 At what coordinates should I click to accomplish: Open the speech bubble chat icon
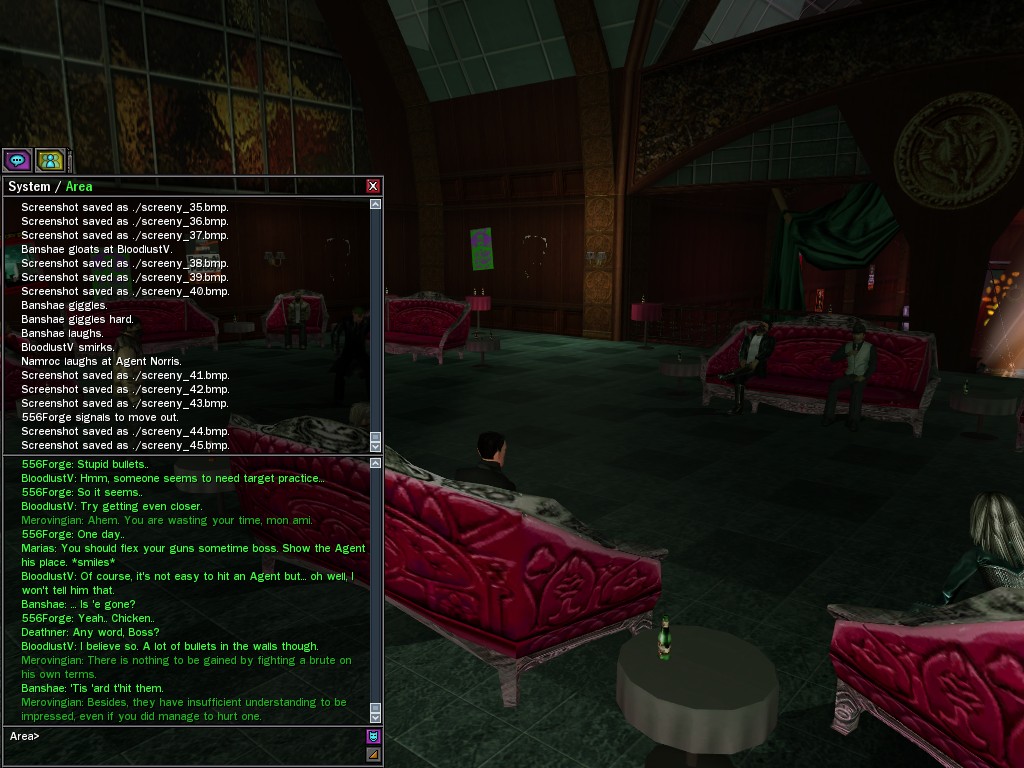(x=17, y=160)
